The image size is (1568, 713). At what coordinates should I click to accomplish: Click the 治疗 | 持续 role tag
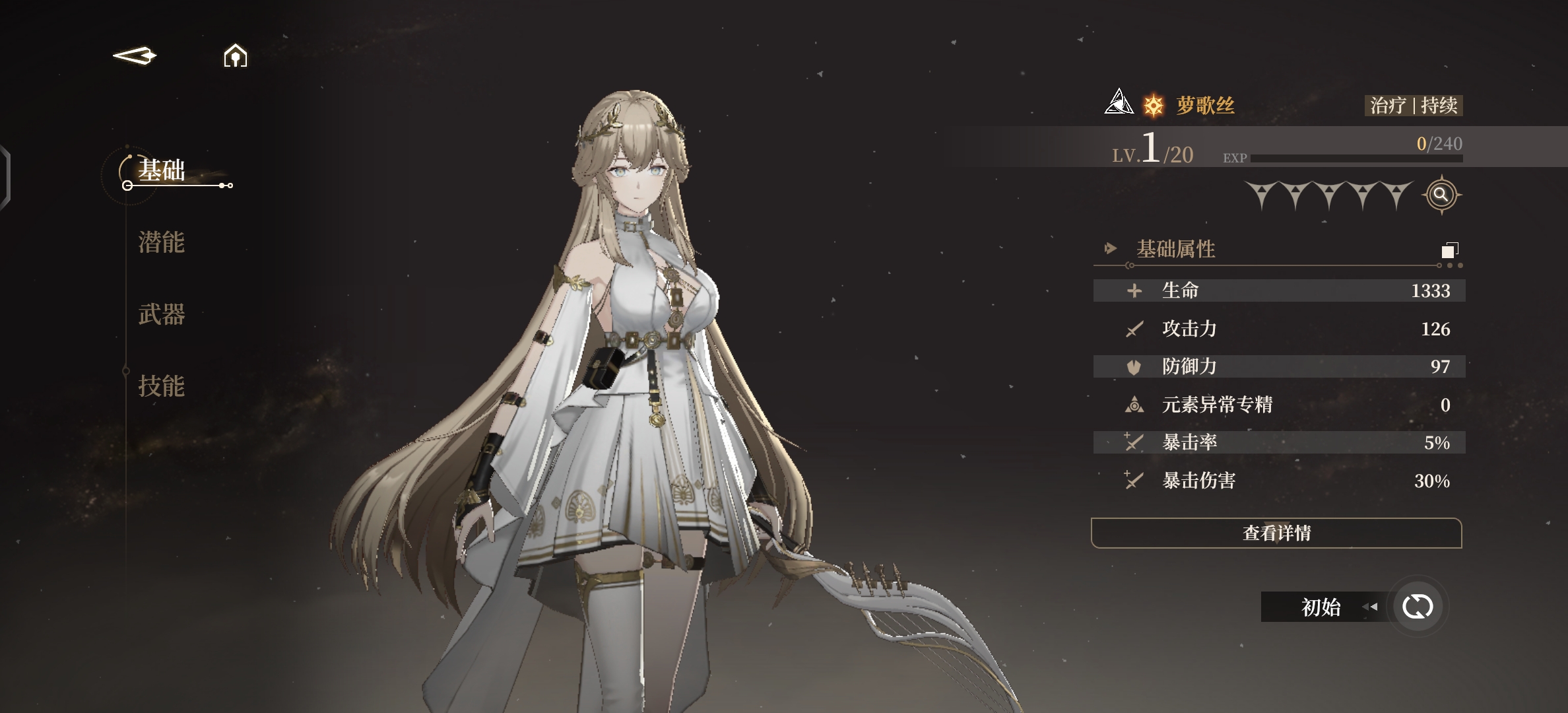pos(1414,106)
